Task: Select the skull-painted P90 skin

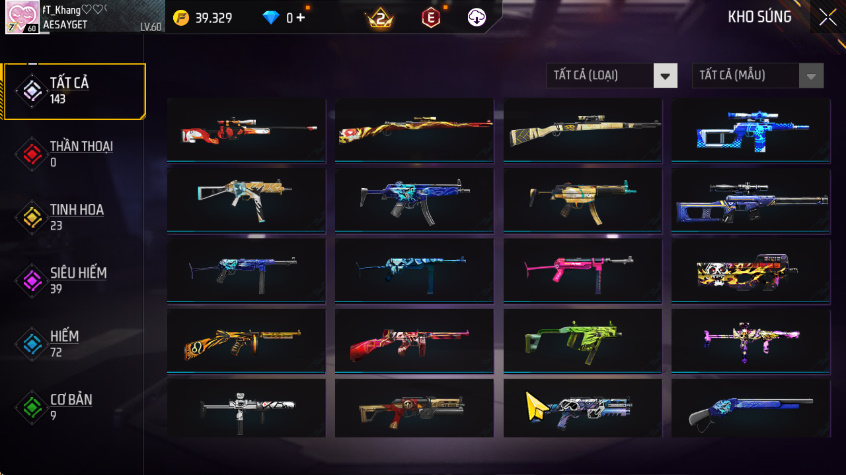Action: 750,269
